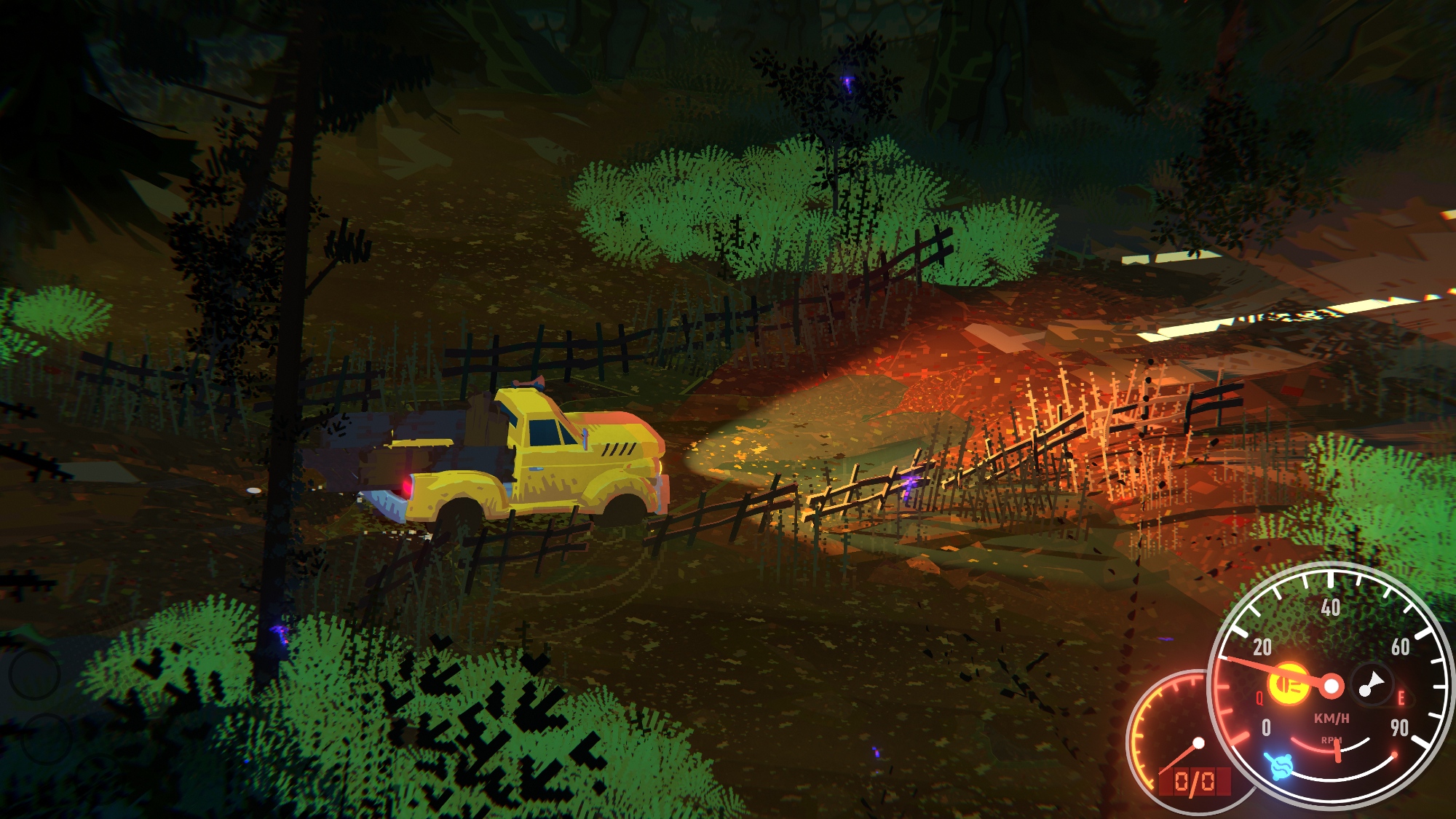Toggle the yellow headlights icon
The width and height of the screenshot is (1456, 819).
(x=1288, y=684)
